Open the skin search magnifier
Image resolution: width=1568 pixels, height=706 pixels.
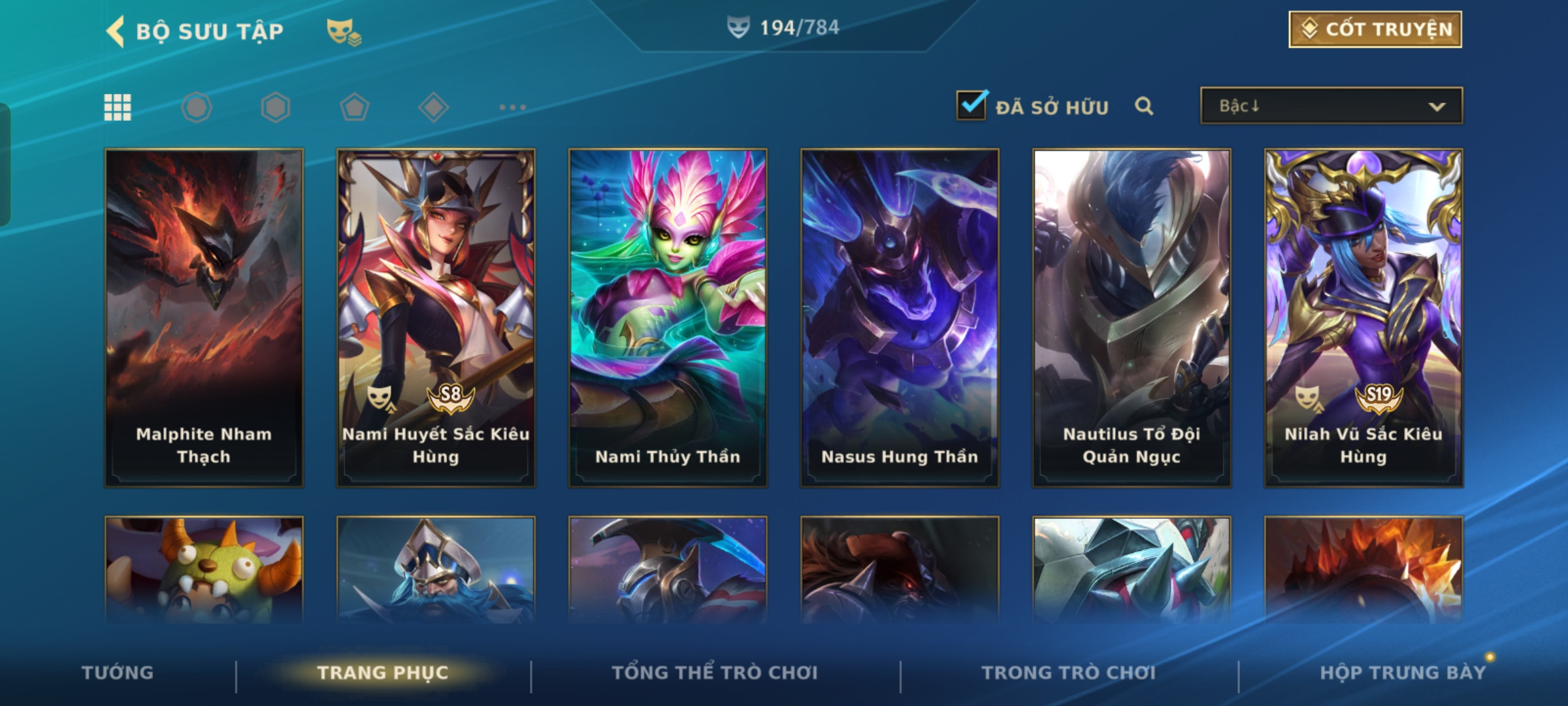(x=1143, y=106)
